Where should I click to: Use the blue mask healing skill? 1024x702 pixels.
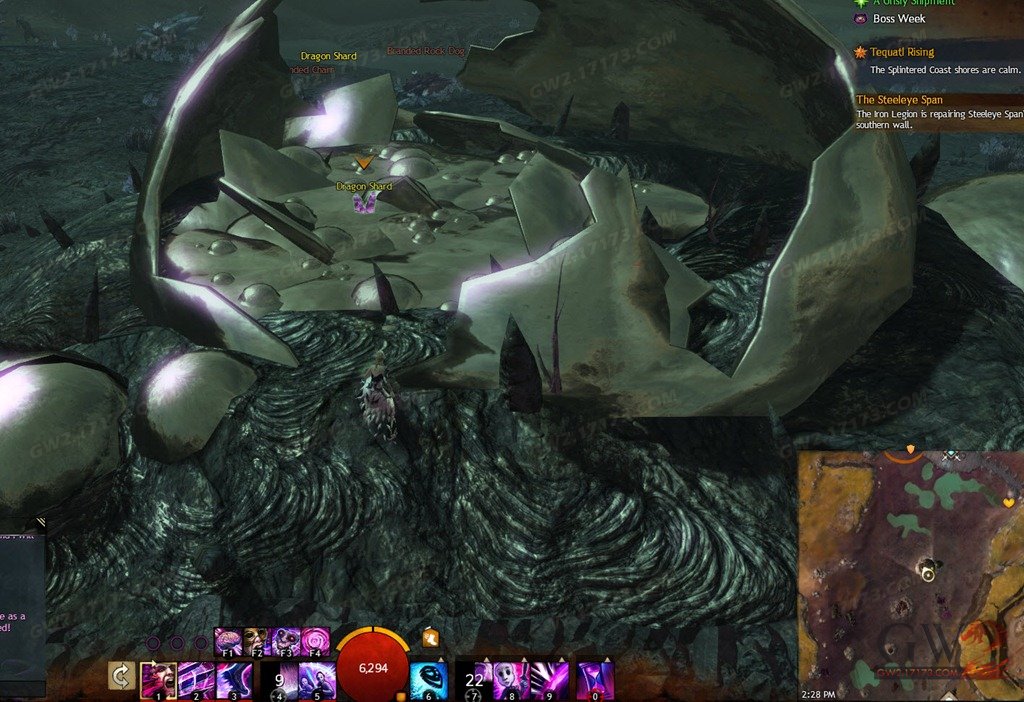click(428, 678)
